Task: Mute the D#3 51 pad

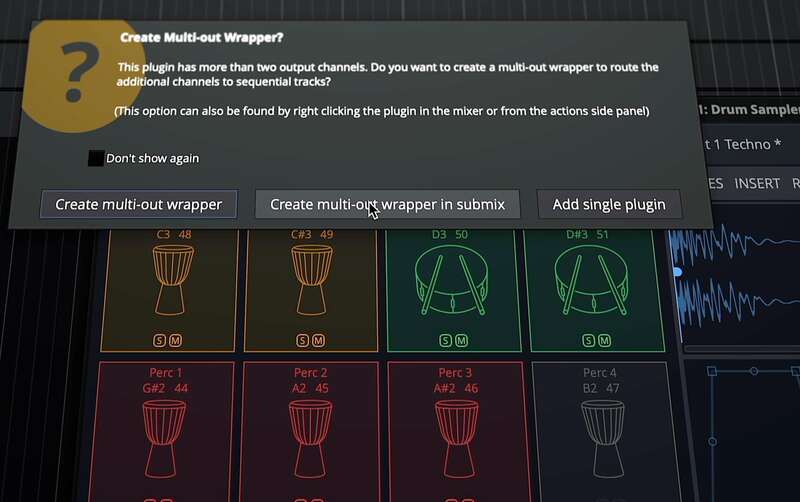Action: pos(604,341)
